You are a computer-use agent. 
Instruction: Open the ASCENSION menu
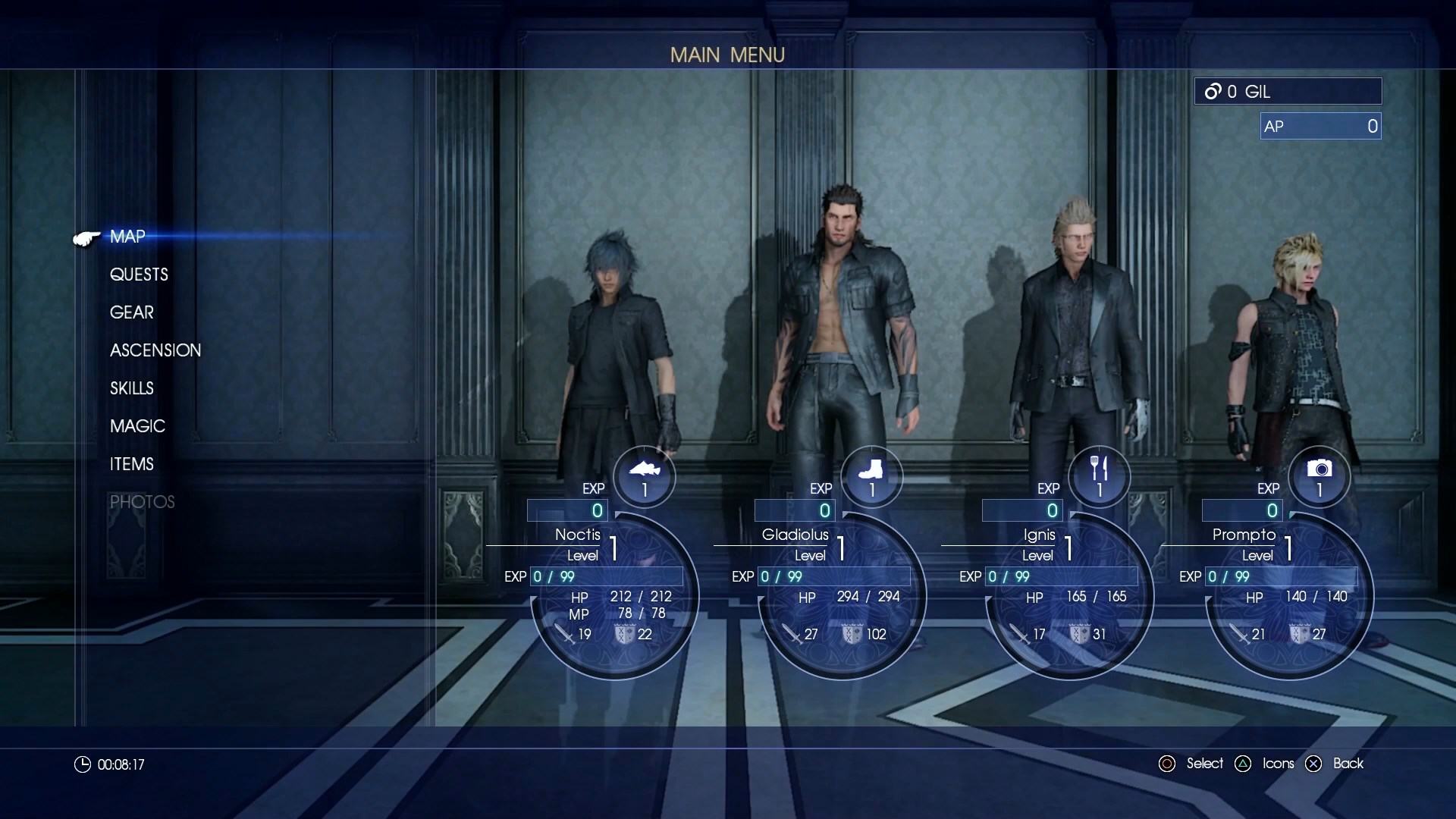point(155,350)
